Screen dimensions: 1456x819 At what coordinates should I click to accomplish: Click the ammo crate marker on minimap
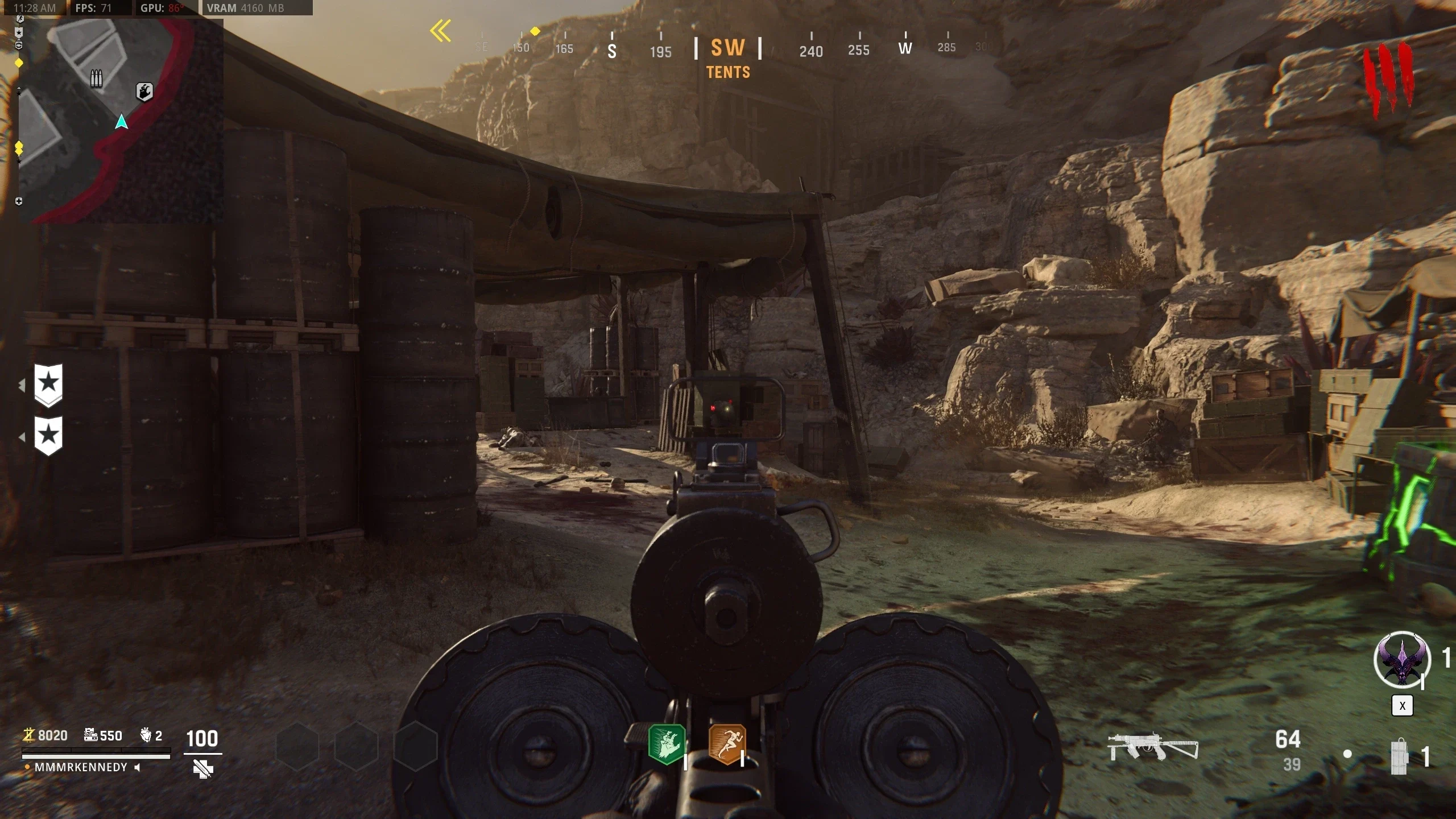[x=97, y=78]
